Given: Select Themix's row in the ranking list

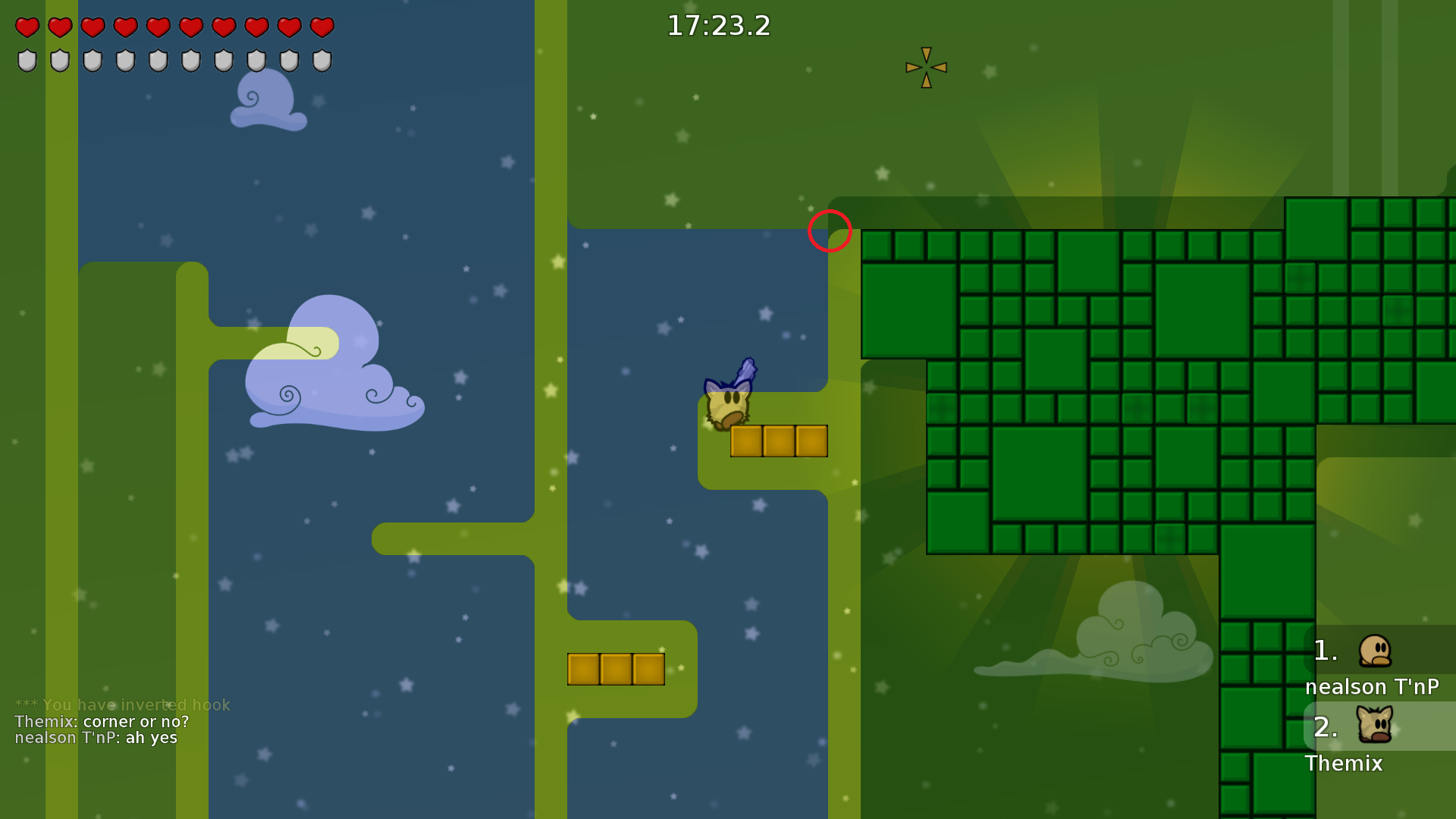Looking at the screenshot, I should point(1373,738).
